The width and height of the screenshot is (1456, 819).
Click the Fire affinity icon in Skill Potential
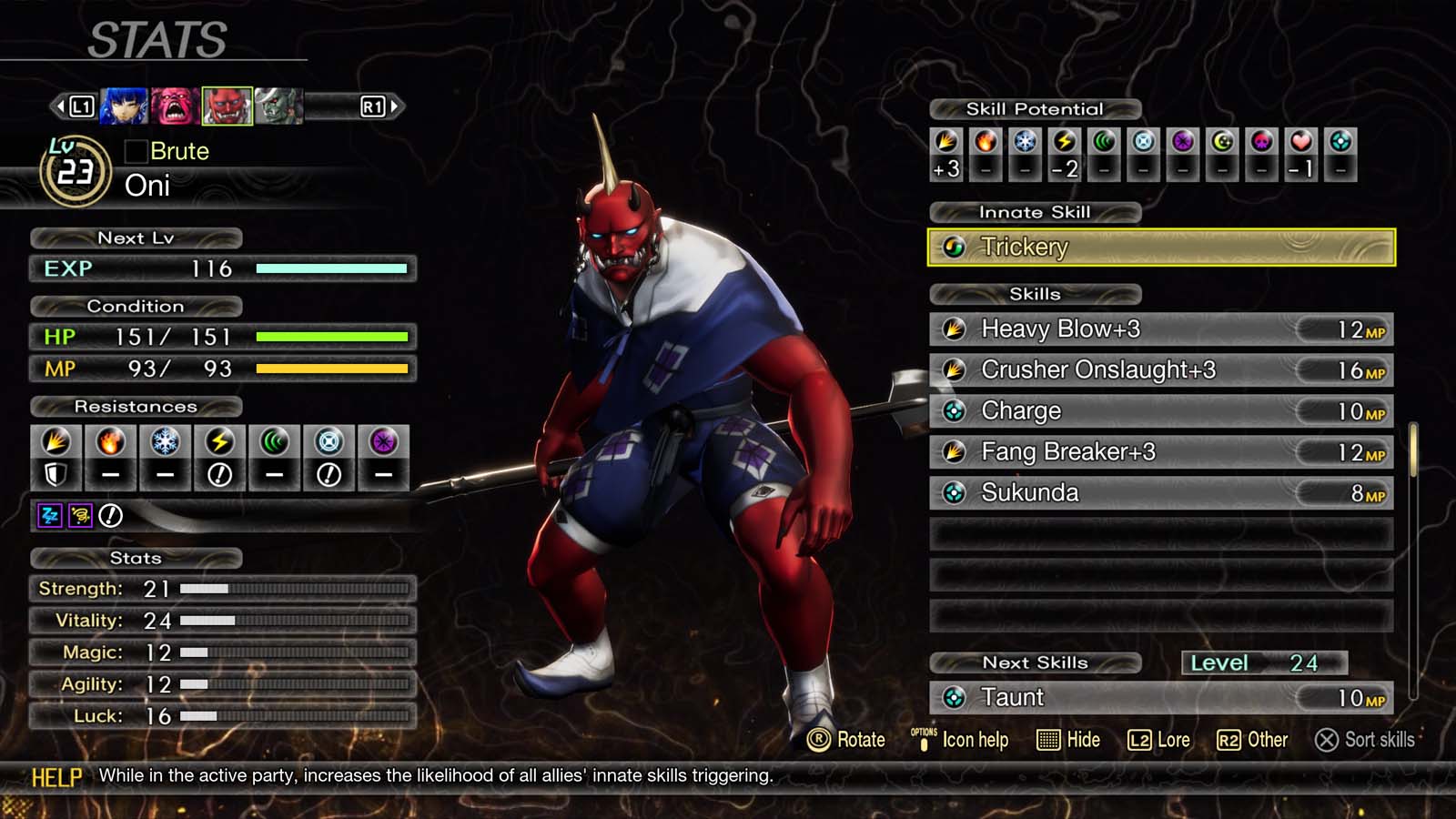click(x=986, y=141)
